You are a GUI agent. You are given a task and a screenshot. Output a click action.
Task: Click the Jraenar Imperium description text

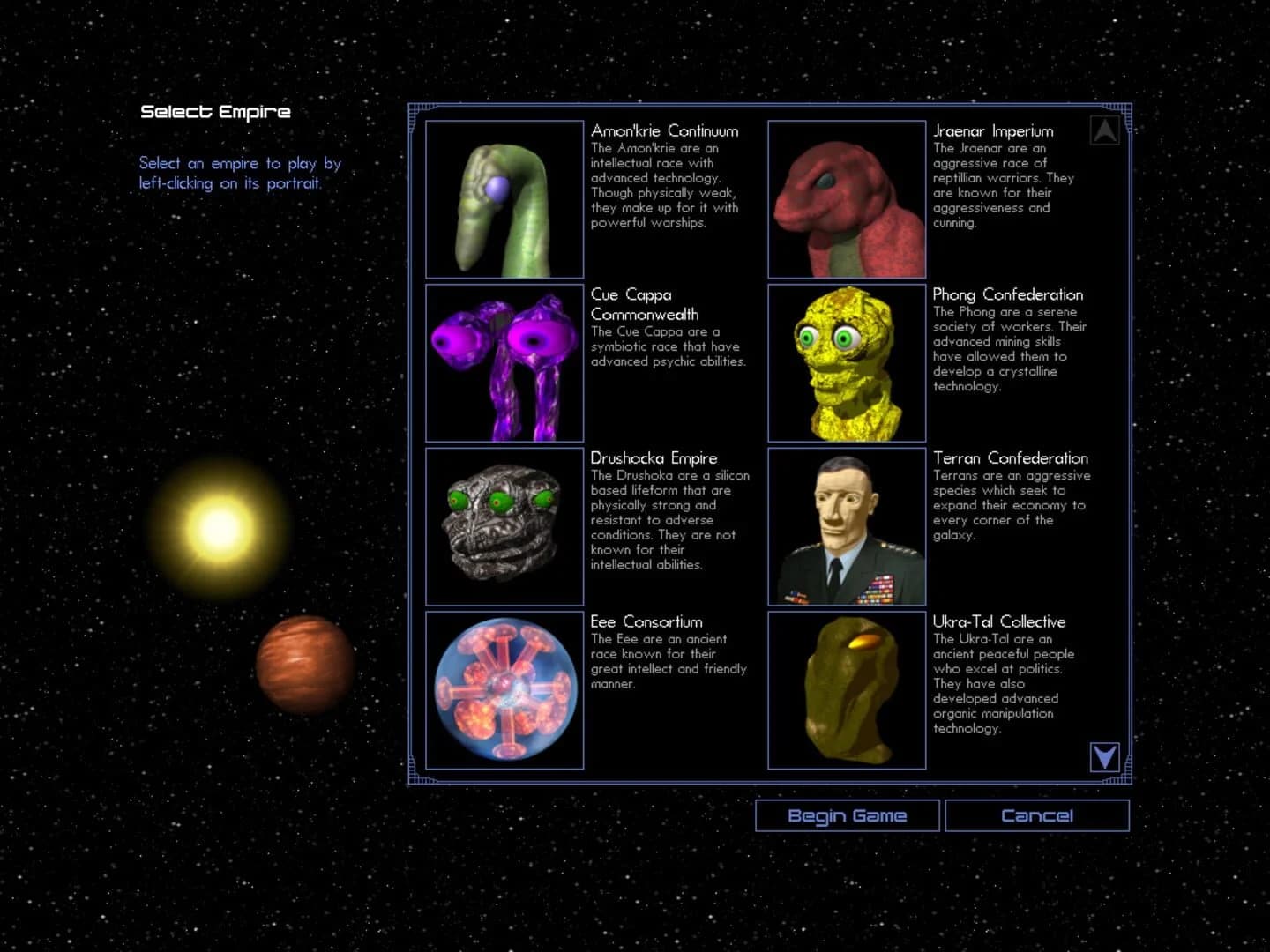pyautogui.click(x=1003, y=185)
